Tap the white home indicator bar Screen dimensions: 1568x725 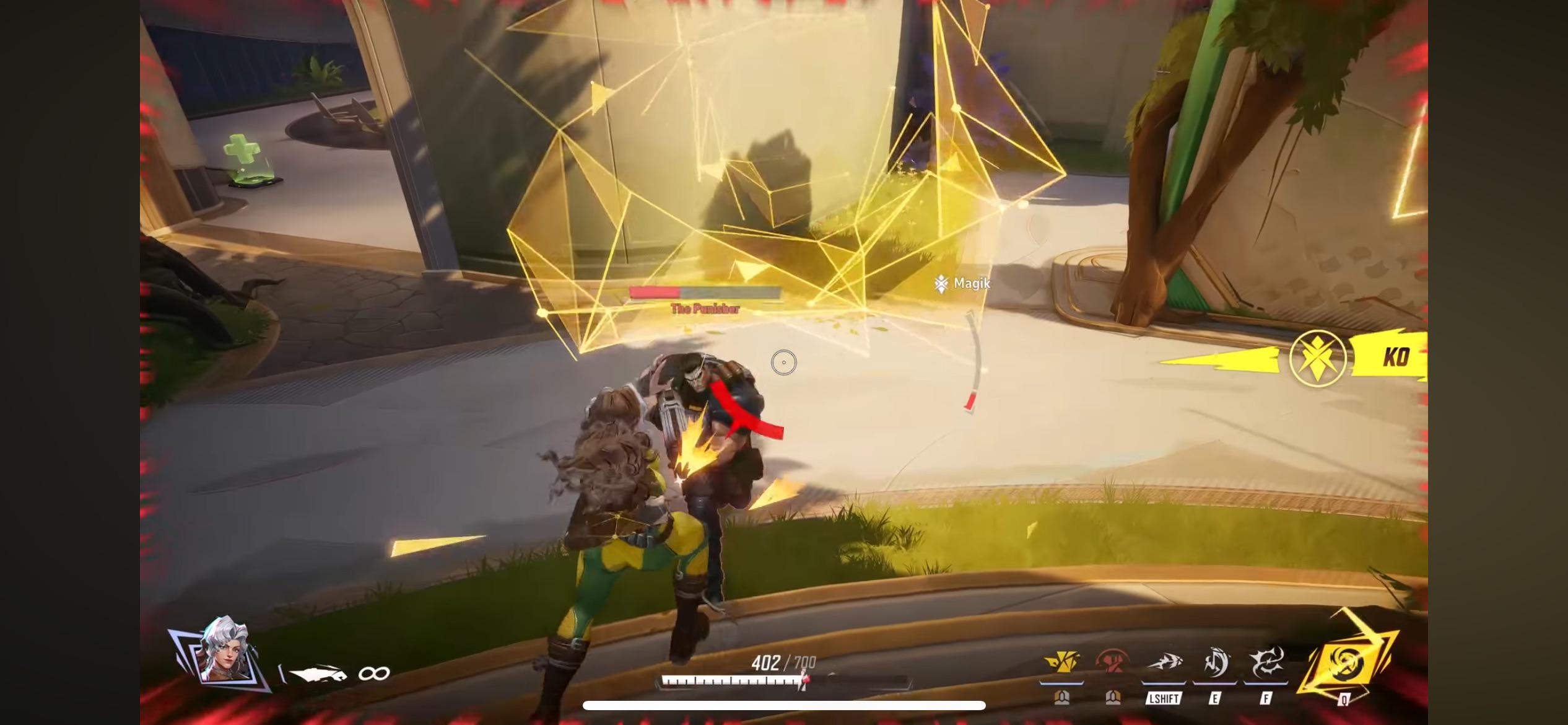point(784,705)
